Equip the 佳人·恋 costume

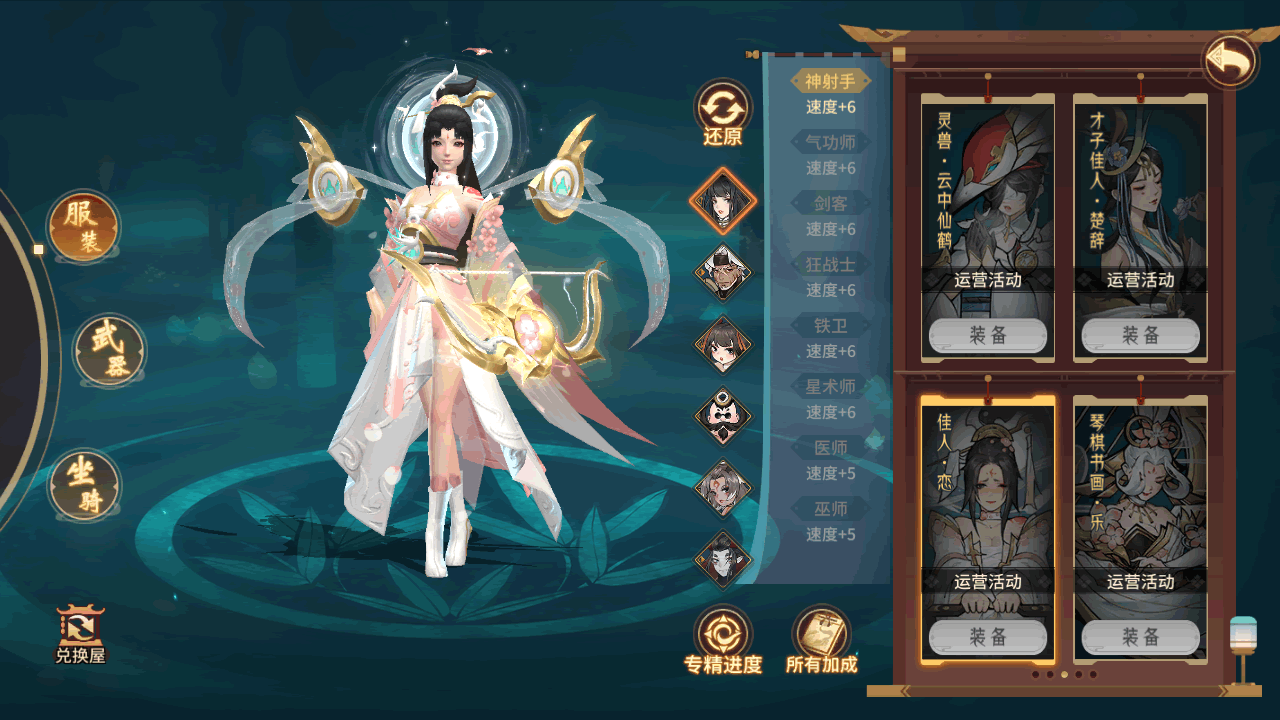pos(988,637)
